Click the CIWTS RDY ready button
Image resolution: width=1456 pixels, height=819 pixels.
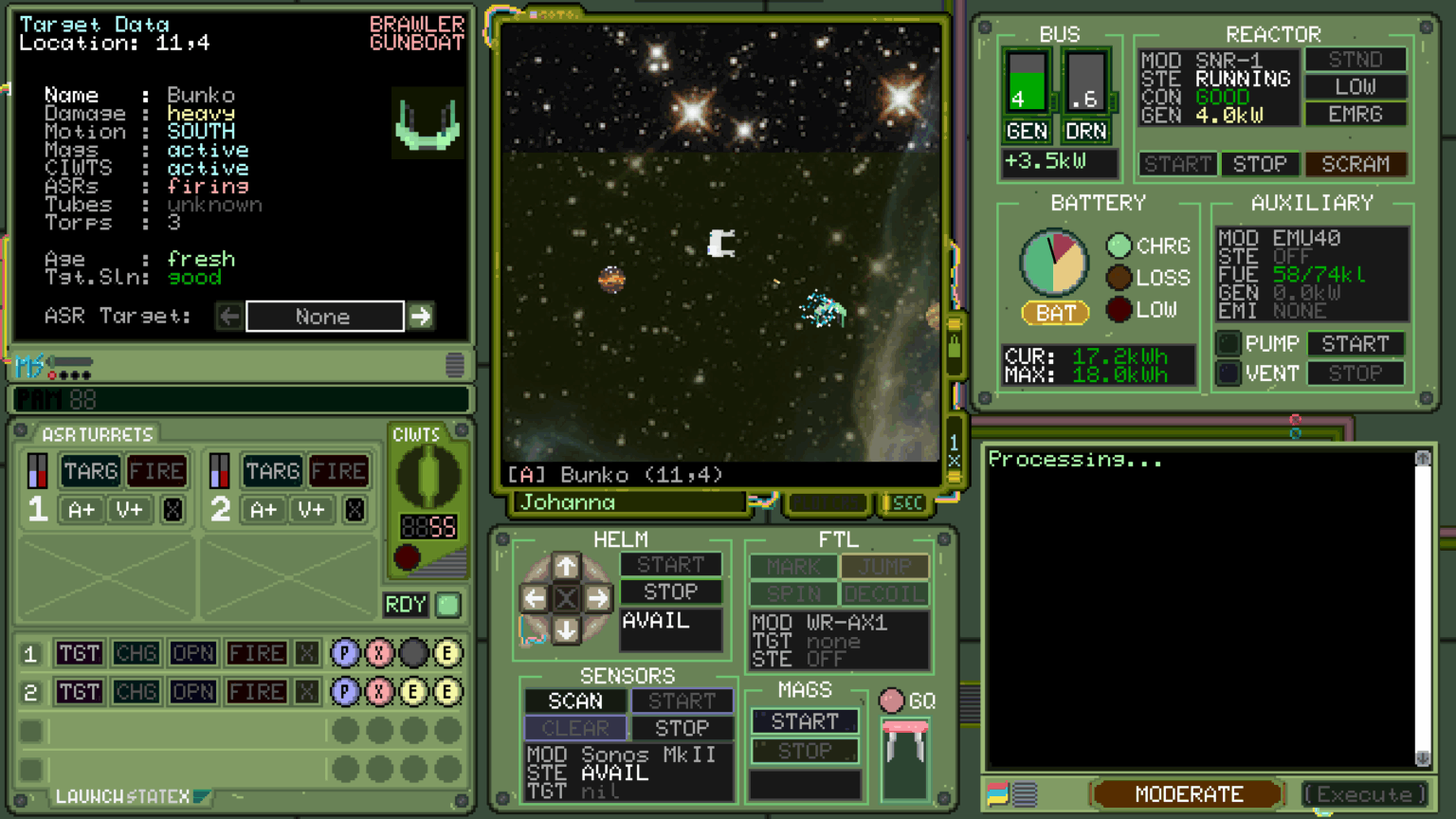click(406, 605)
